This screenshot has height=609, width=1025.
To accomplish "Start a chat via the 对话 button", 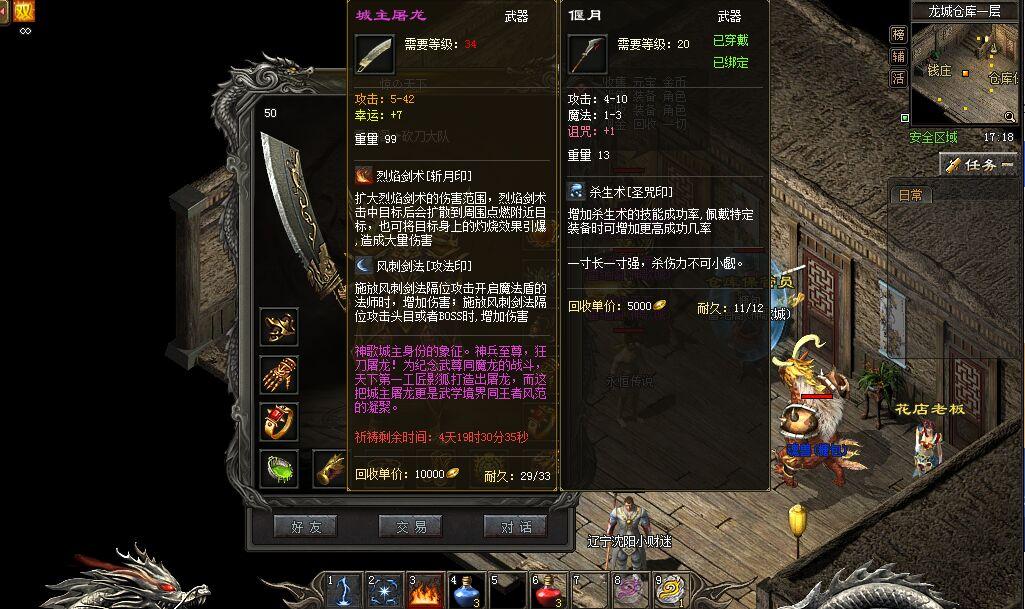I will pyautogui.click(x=515, y=526).
